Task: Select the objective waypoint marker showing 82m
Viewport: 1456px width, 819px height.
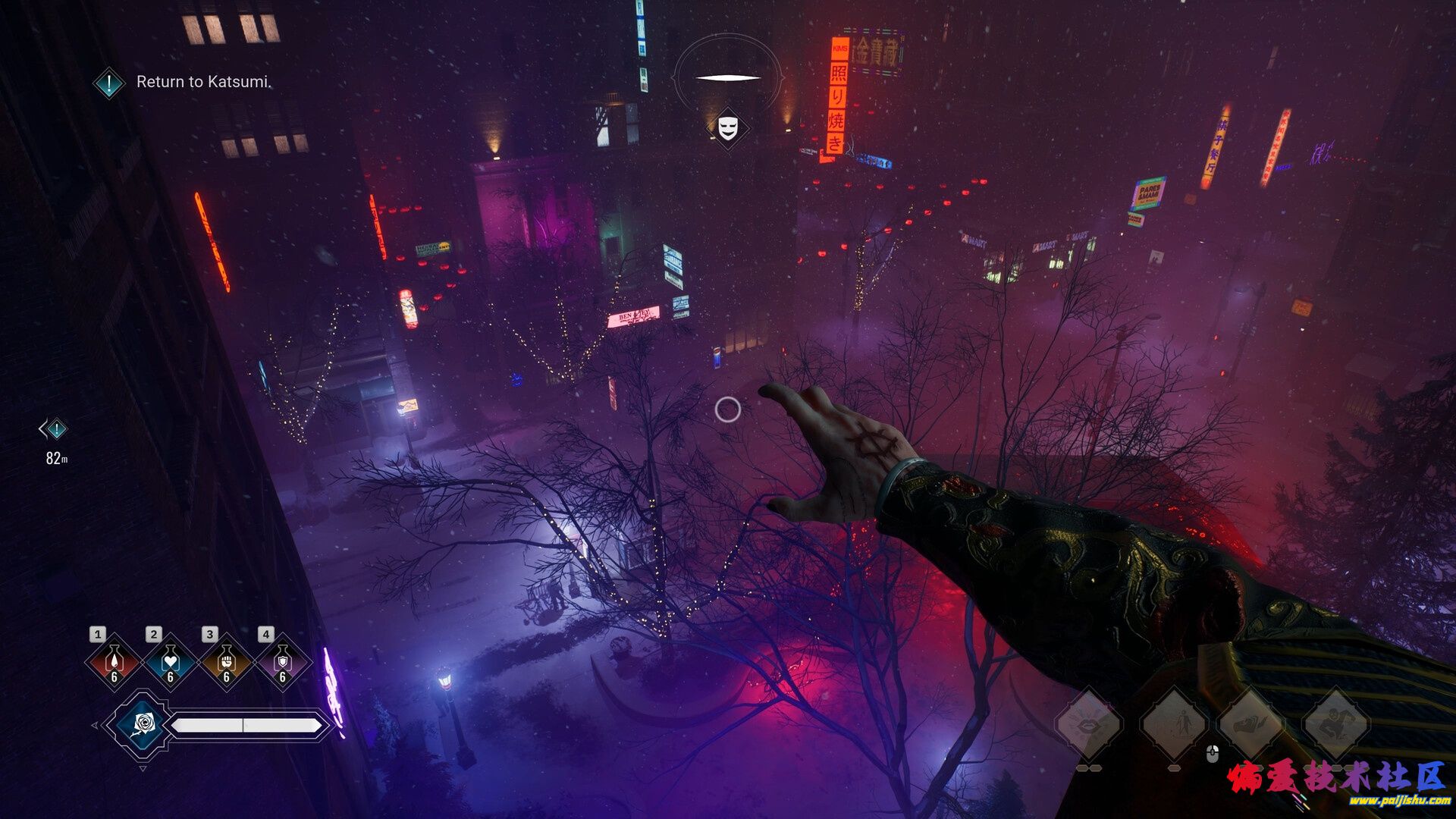Action: pos(54,430)
